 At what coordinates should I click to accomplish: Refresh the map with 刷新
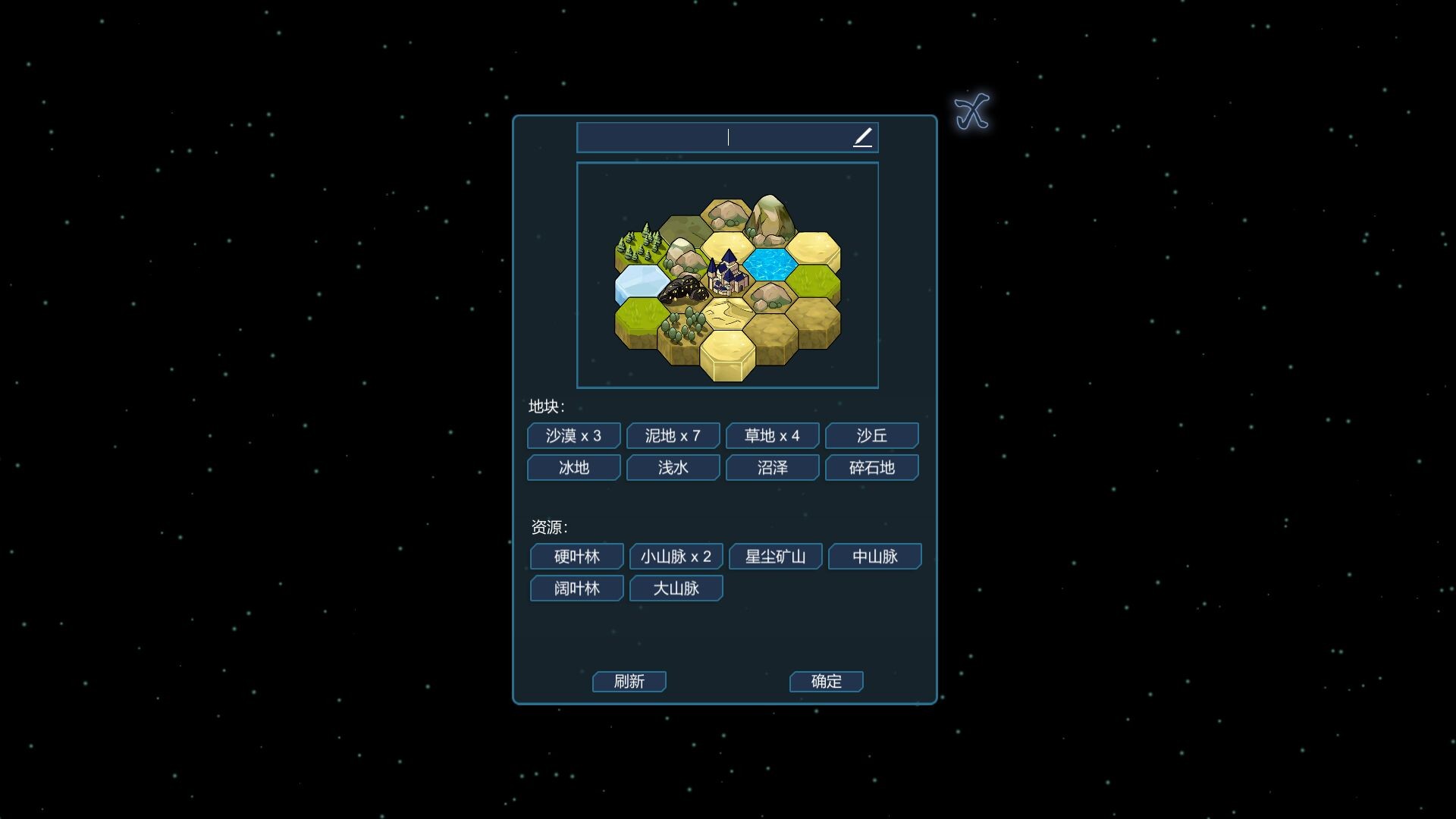point(629,682)
